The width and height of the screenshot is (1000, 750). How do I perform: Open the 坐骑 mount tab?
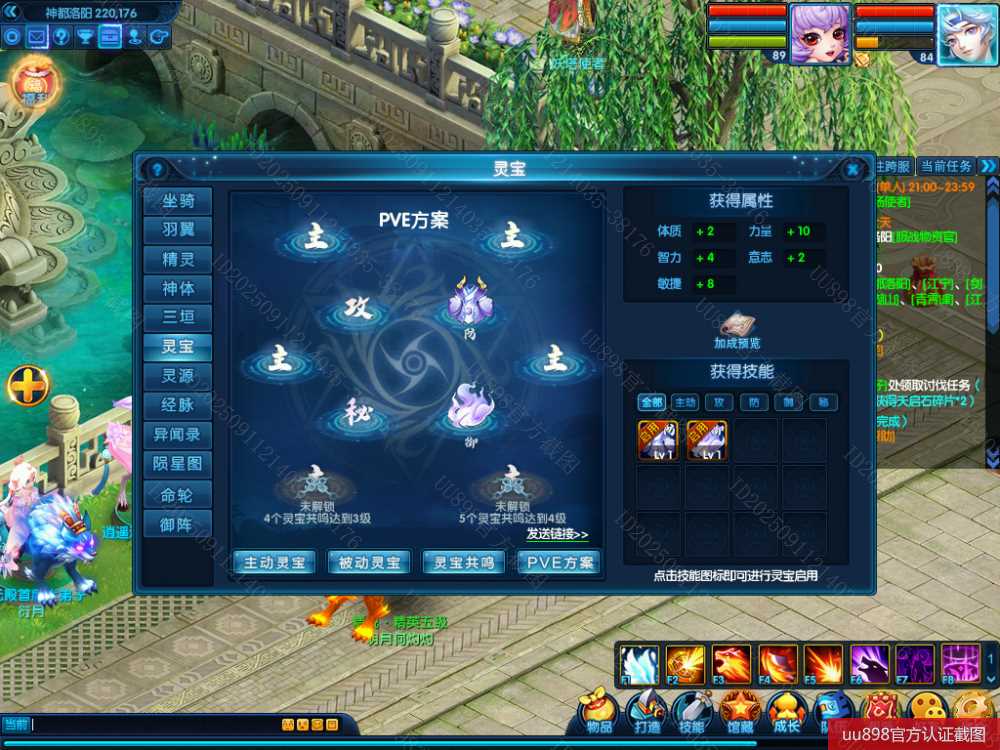pyautogui.click(x=178, y=201)
